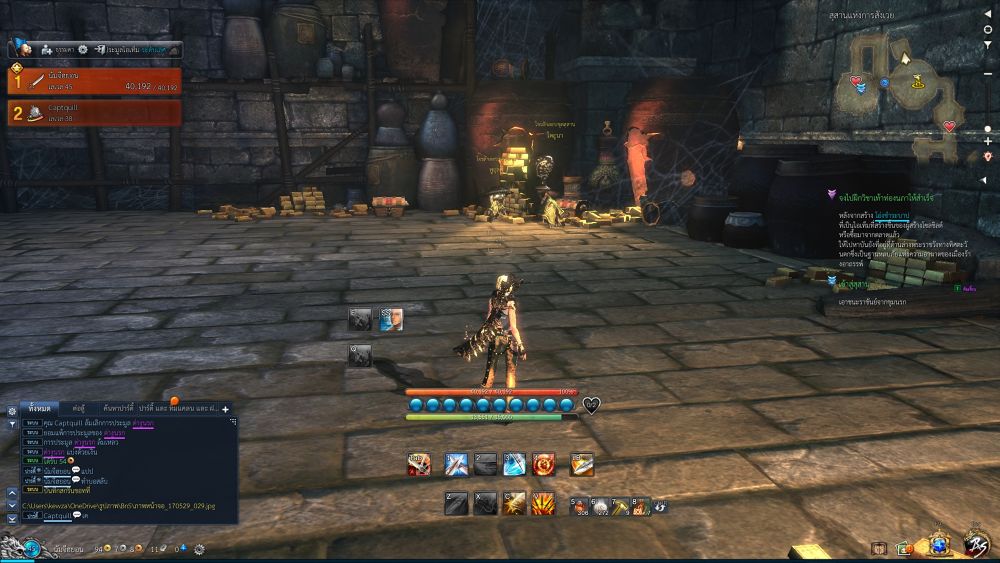This screenshot has width=1000, height=563.
Task: Use the potion item in slot 5
Action: pos(579,505)
